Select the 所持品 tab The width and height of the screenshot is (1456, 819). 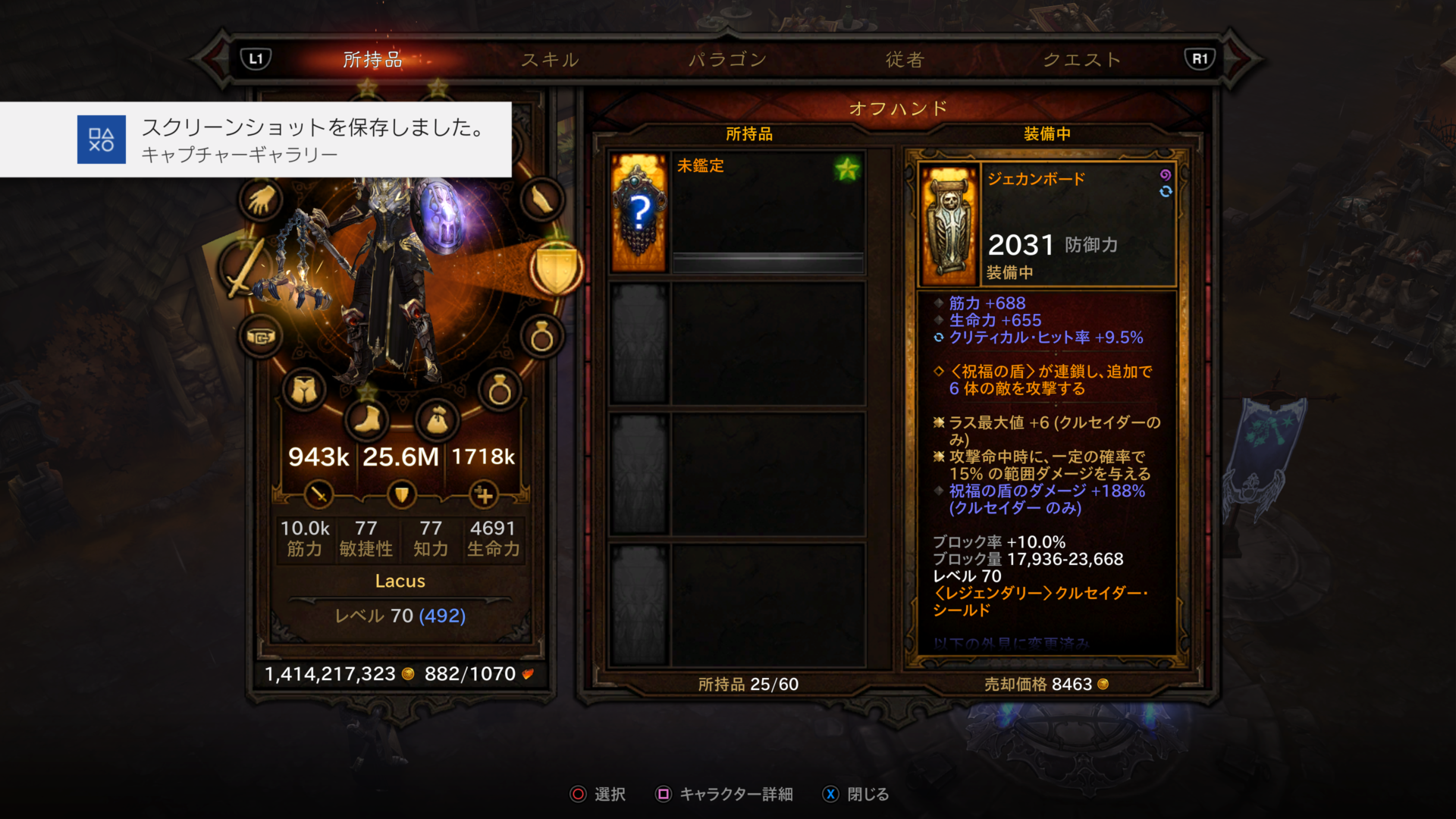pyautogui.click(x=372, y=60)
